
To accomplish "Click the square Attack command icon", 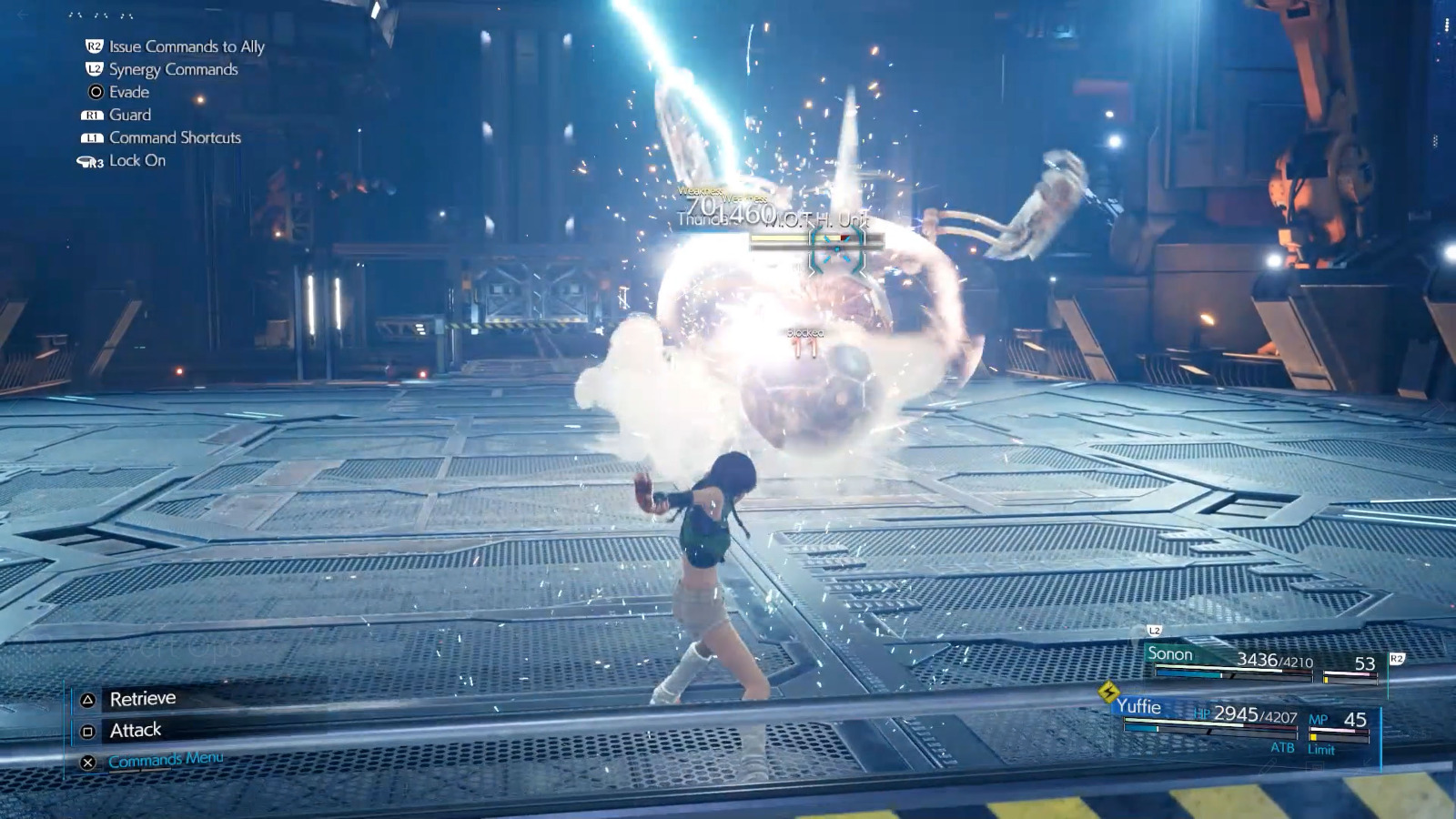I will point(86,729).
